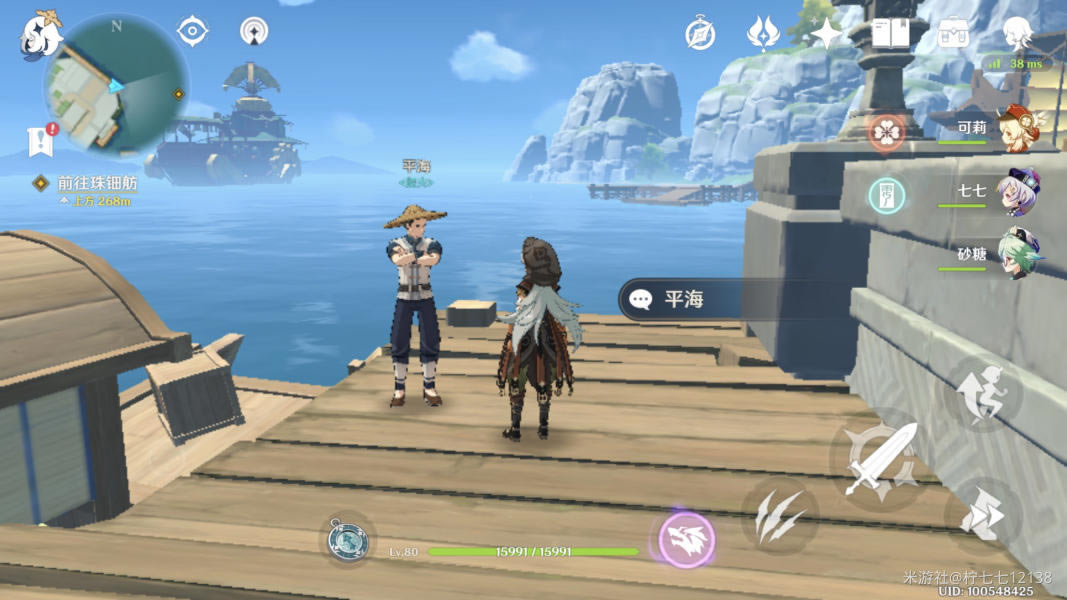Open the Paimon menu
This screenshot has width=1067, height=600.
(41, 34)
